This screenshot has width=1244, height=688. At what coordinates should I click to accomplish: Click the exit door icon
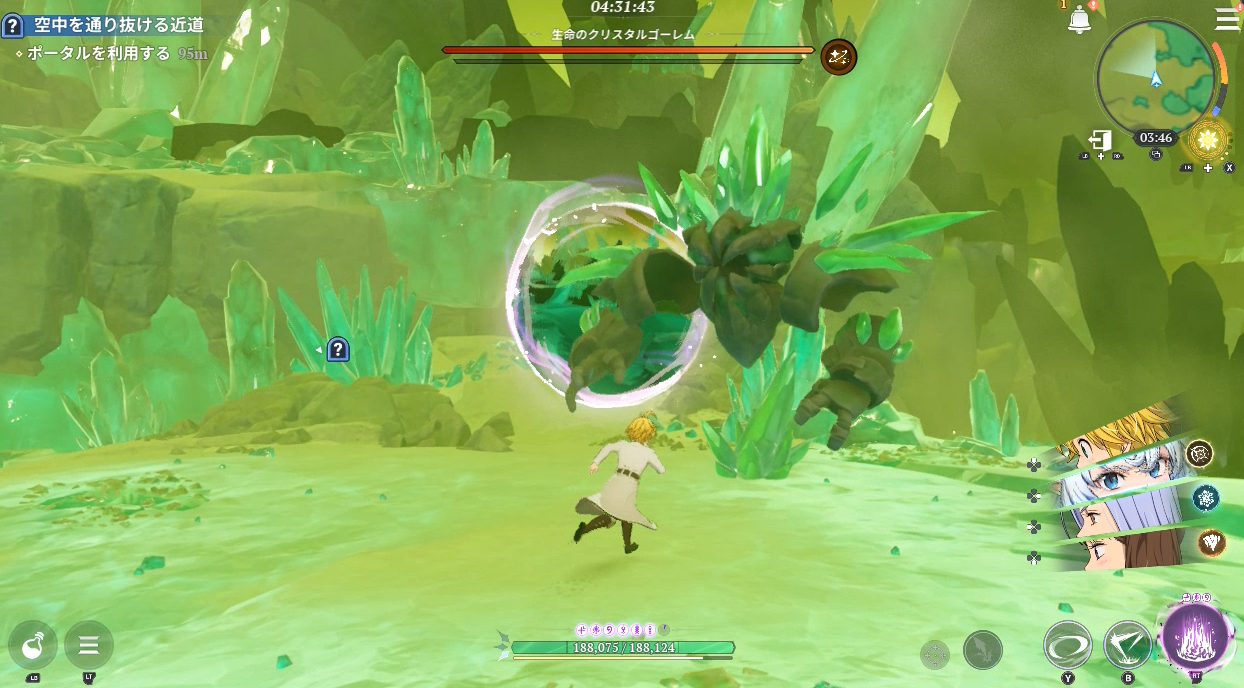1101,141
